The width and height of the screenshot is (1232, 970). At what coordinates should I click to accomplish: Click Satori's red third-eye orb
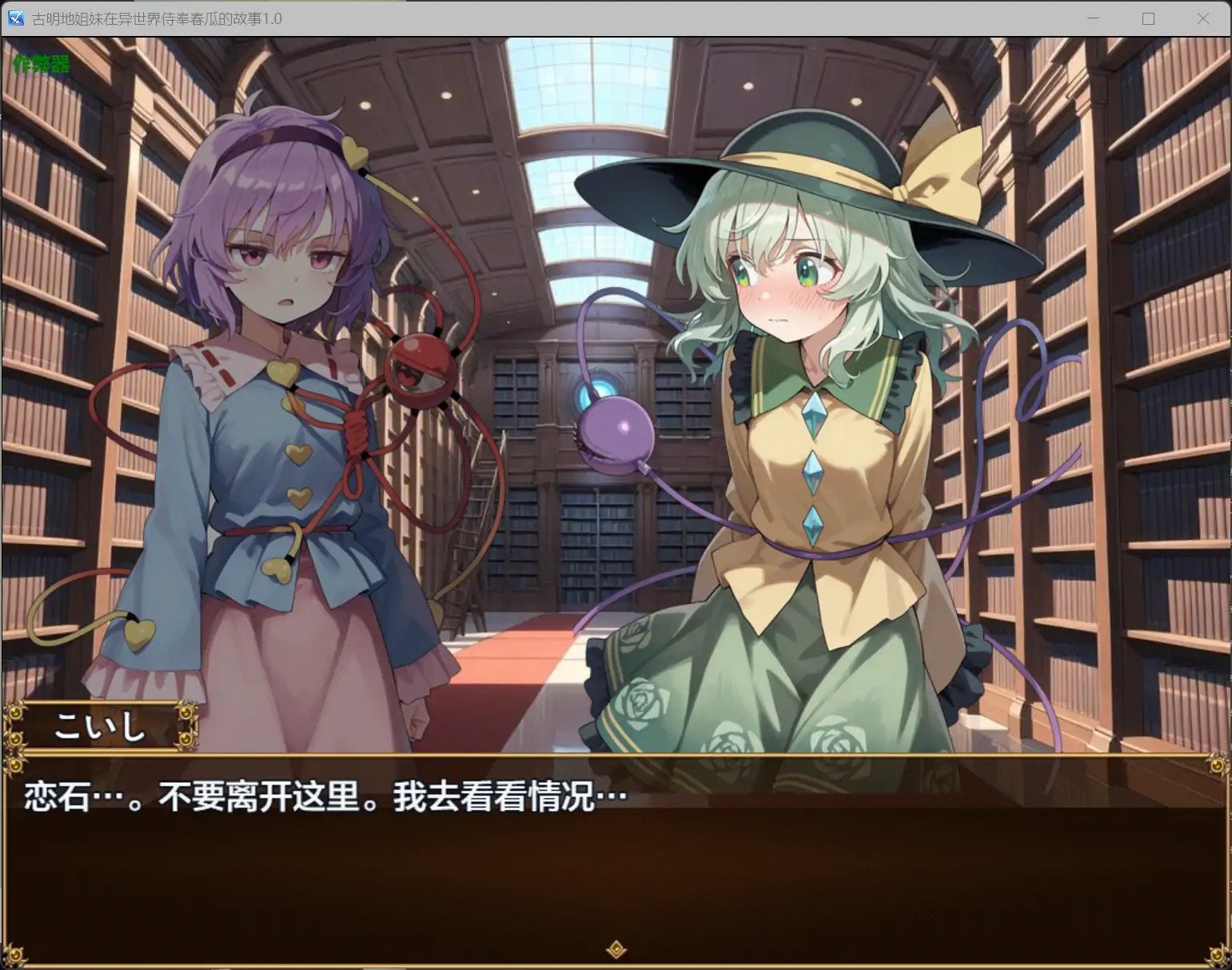click(x=419, y=369)
